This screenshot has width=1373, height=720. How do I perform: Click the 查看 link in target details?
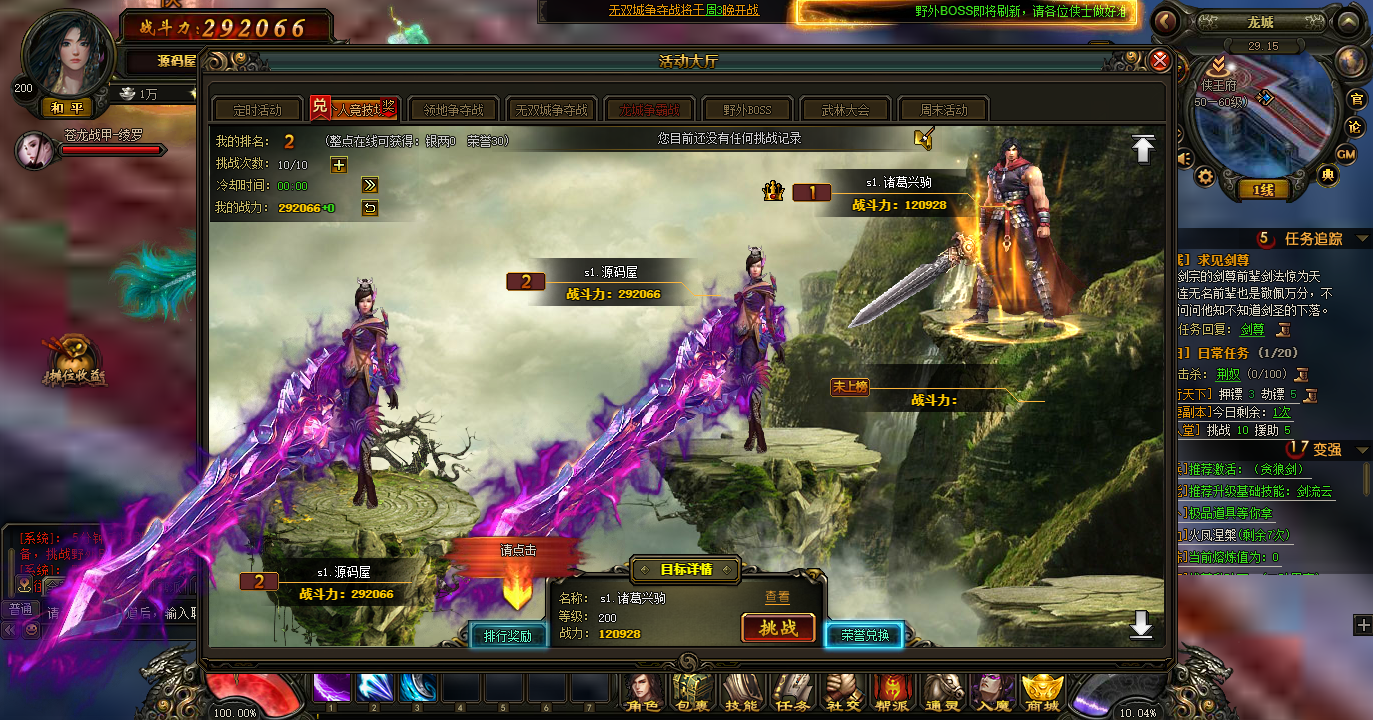[777, 597]
